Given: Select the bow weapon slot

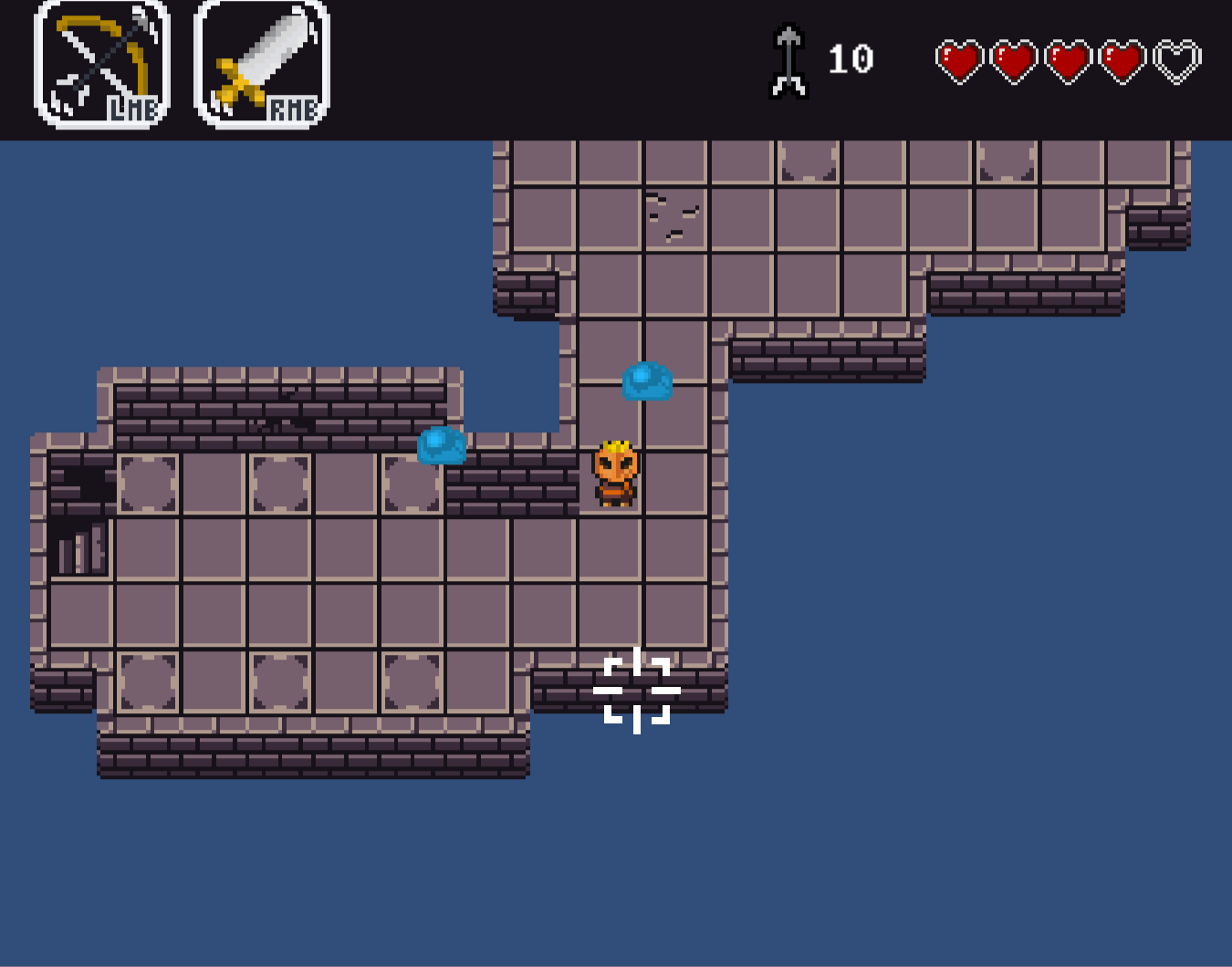Looking at the screenshot, I should pos(102,64).
